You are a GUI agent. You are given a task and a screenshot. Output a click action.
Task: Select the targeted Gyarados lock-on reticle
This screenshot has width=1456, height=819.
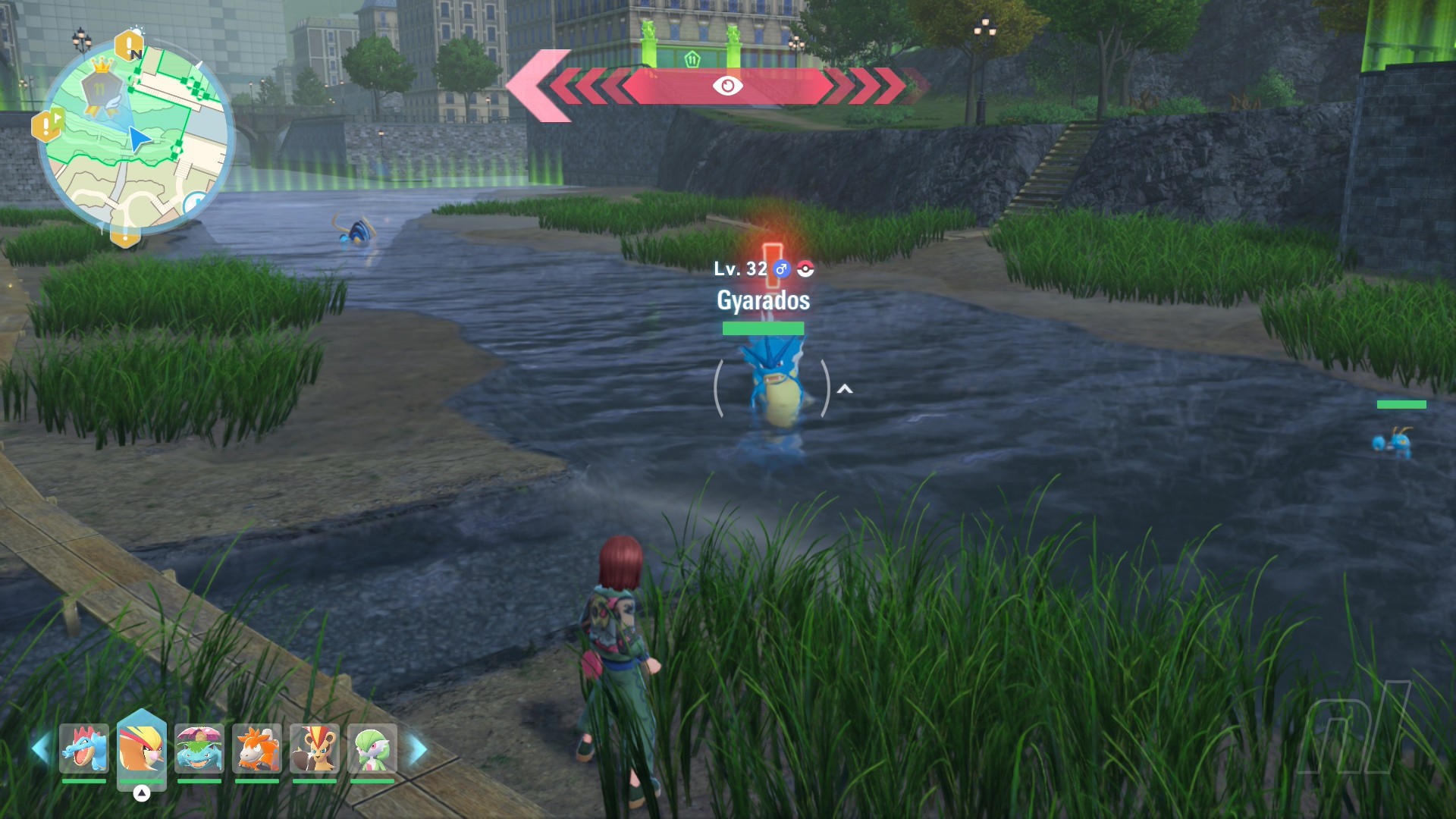pyautogui.click(x=772, y=388)
